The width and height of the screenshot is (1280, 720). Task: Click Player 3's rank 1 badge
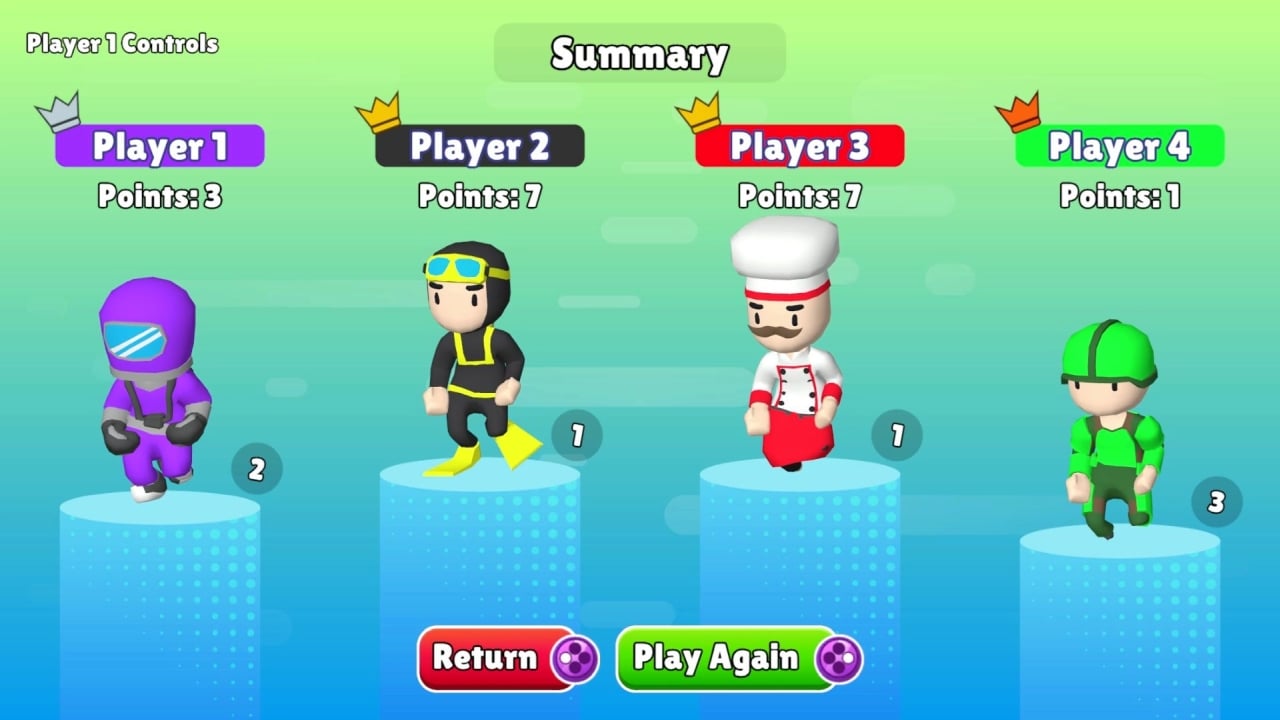(897, 435)
